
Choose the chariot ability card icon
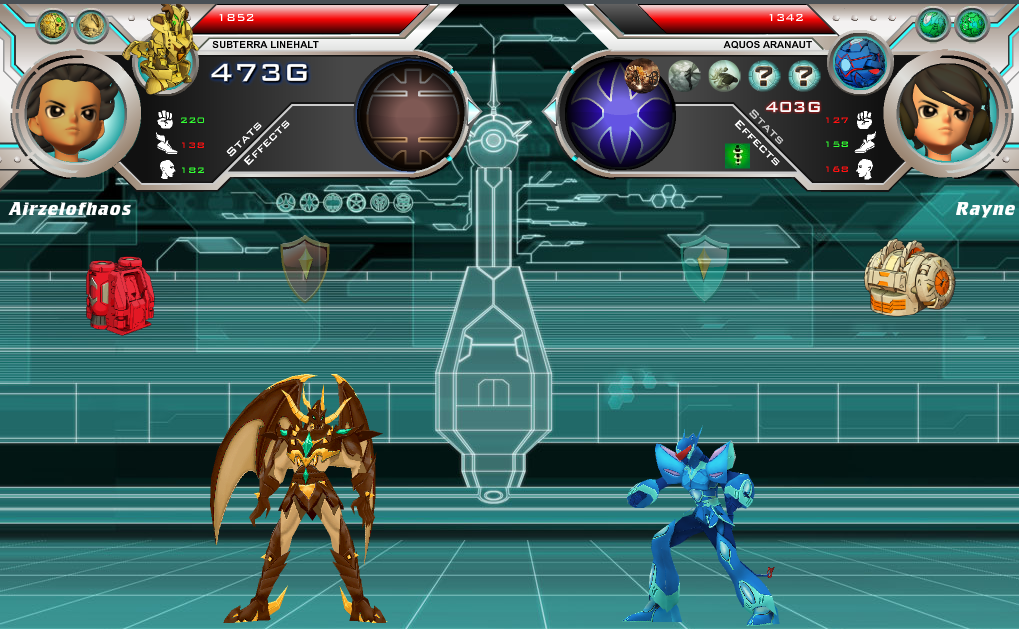(x=641, y=75)
